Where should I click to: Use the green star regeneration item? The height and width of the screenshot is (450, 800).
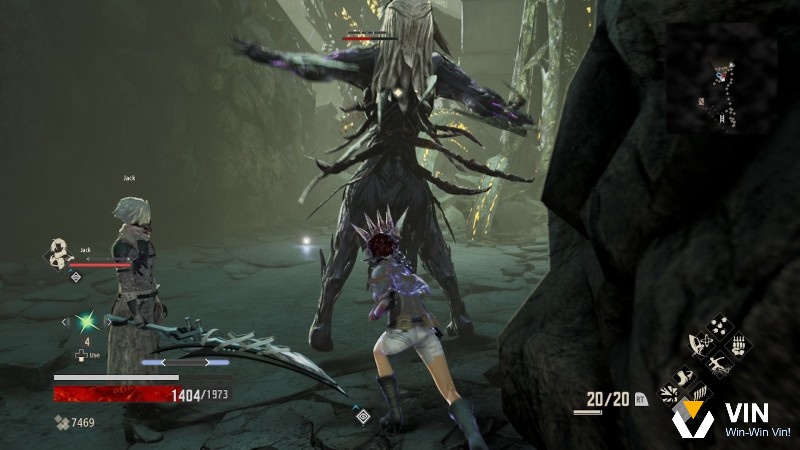tap(86, 322)
